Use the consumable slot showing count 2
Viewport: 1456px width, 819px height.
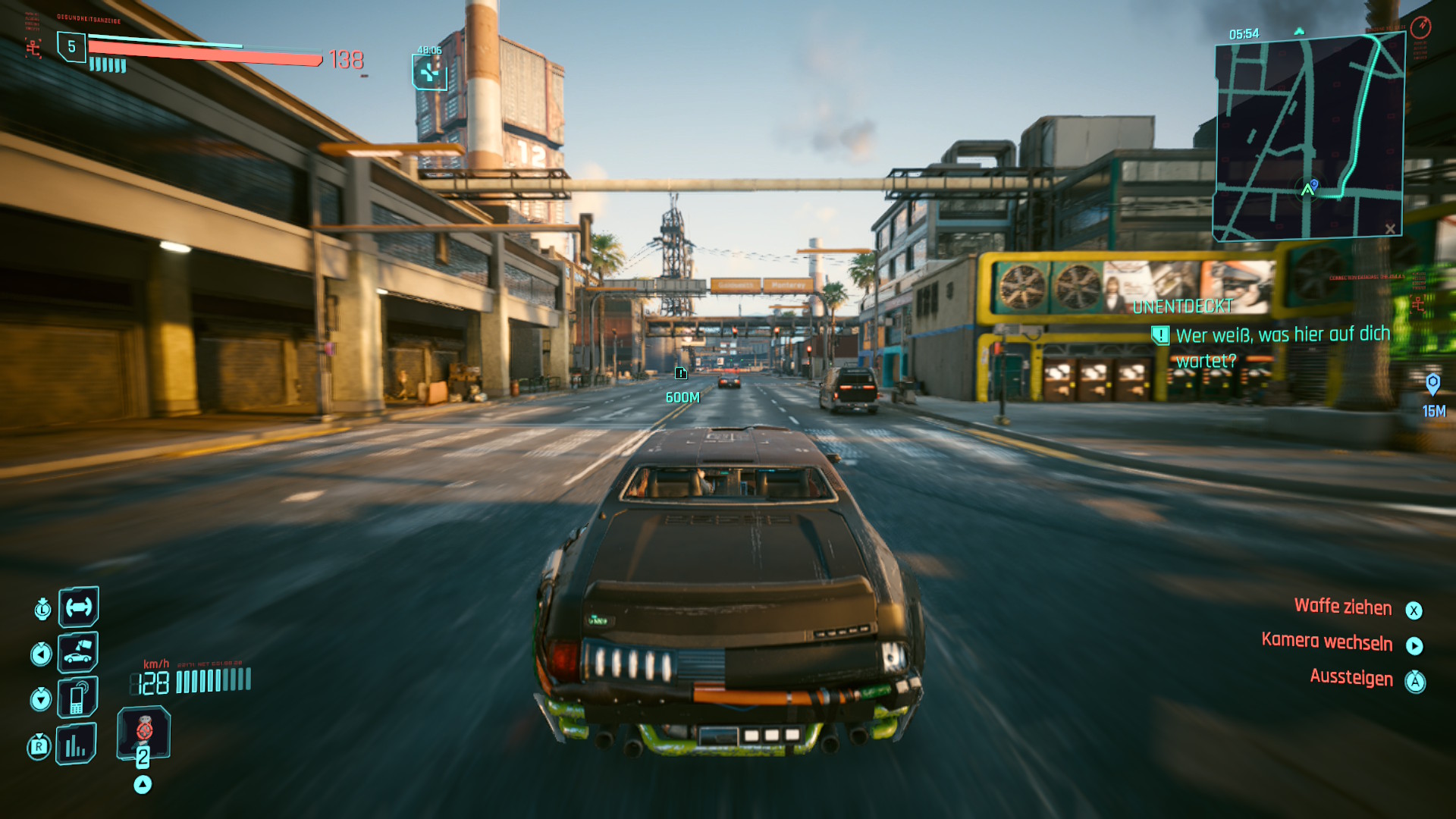[x=143, y=733]
